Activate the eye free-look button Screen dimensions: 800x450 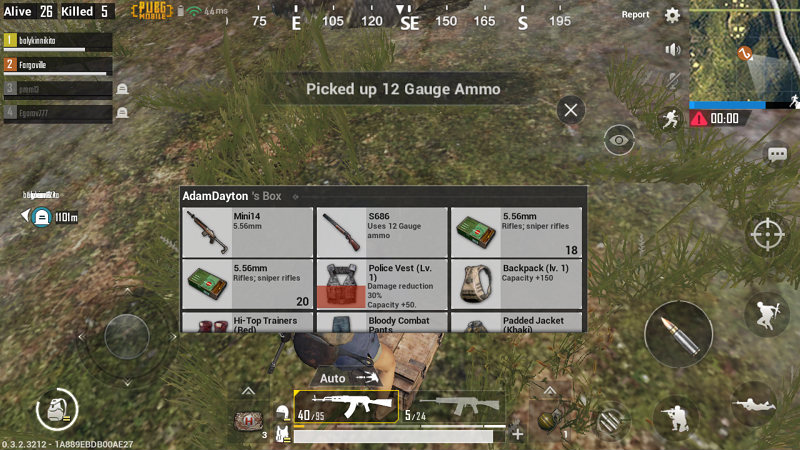pos(620,140)
